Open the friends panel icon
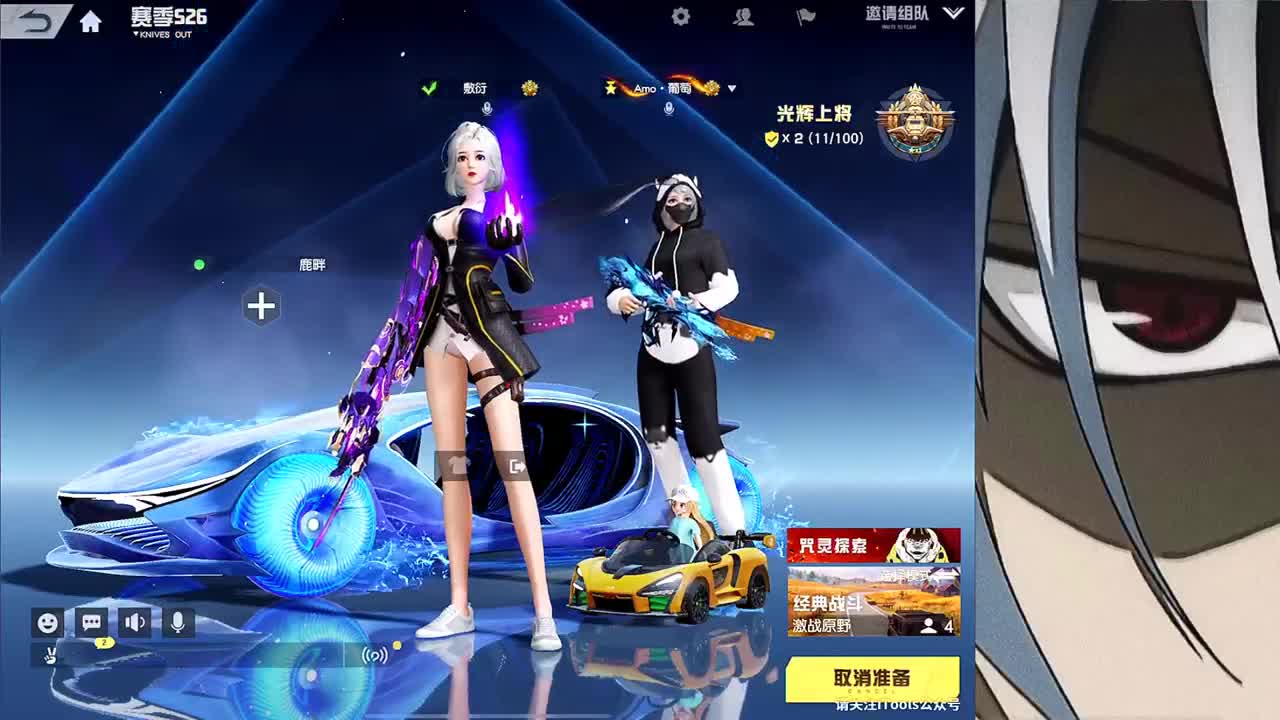 coord(744,17)
